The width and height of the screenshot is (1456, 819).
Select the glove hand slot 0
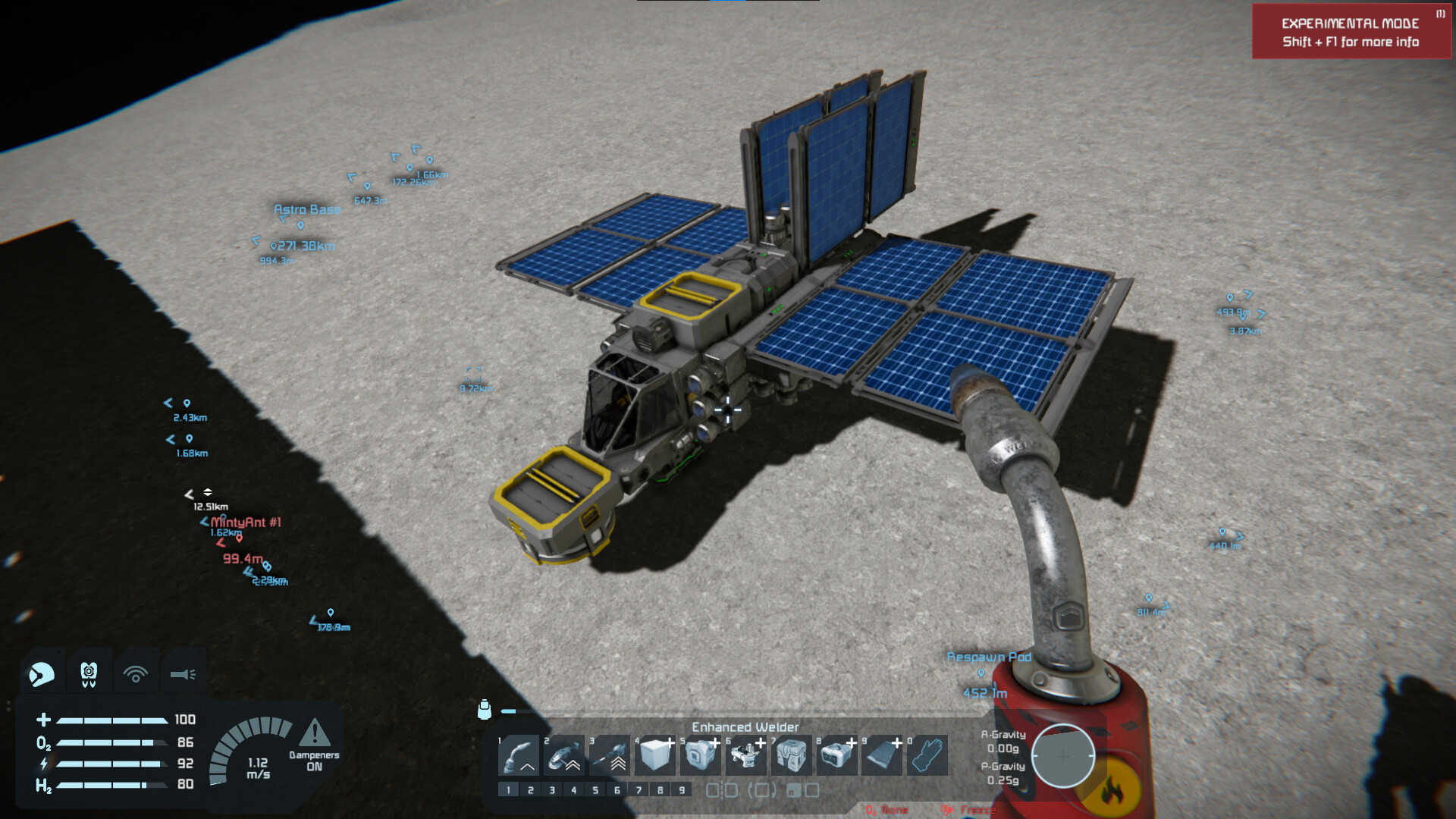[927, 755]
